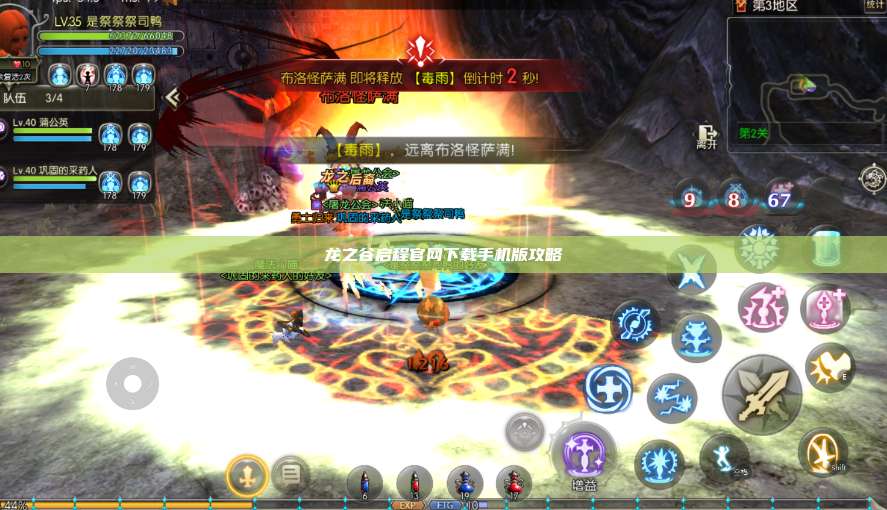The image size is (887, 510).
Task: Trigger the blue crossed-blades skill
Action: pyautogui.click(x=692, y=268)
